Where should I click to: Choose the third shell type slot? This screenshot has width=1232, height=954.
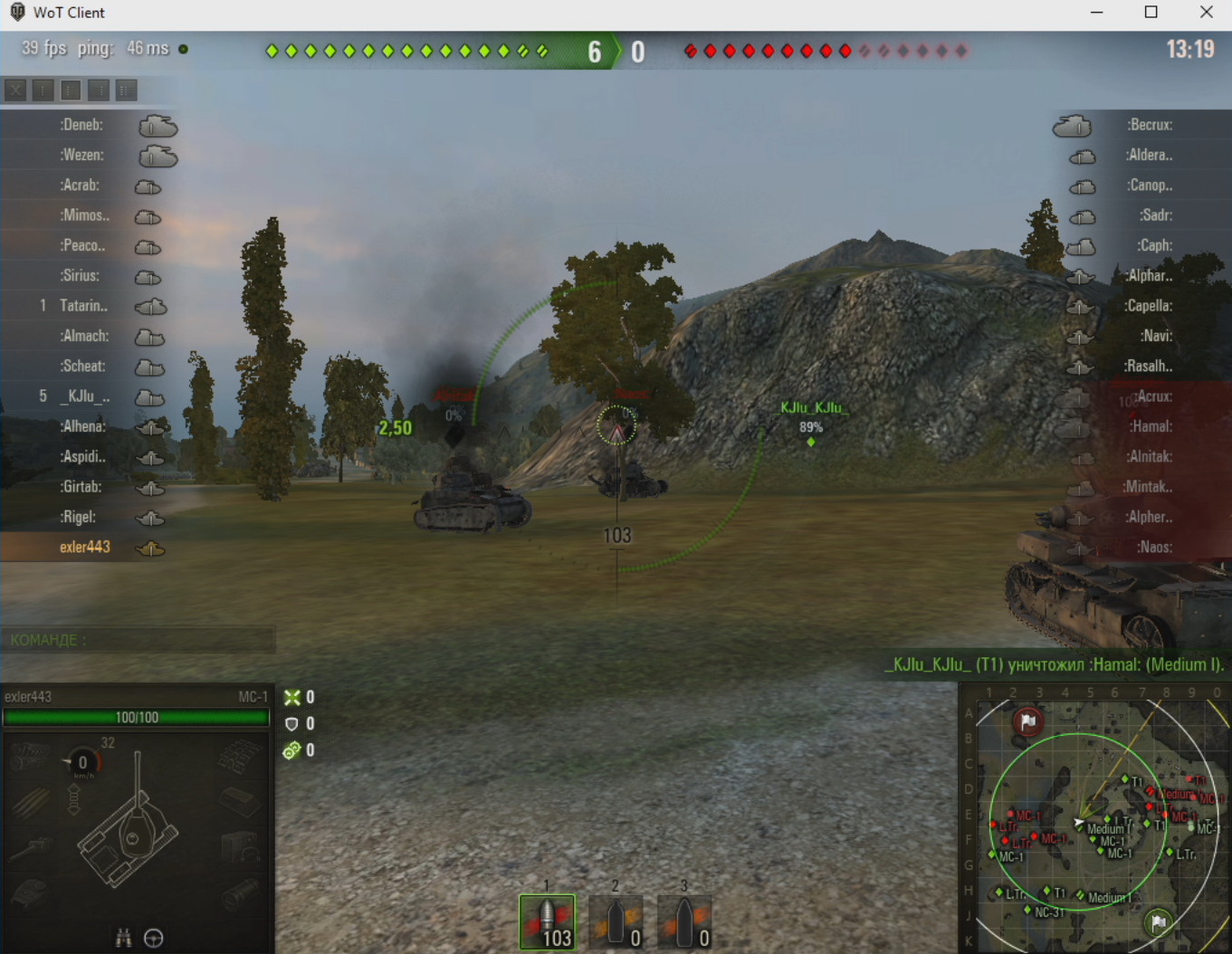(684, 922)
